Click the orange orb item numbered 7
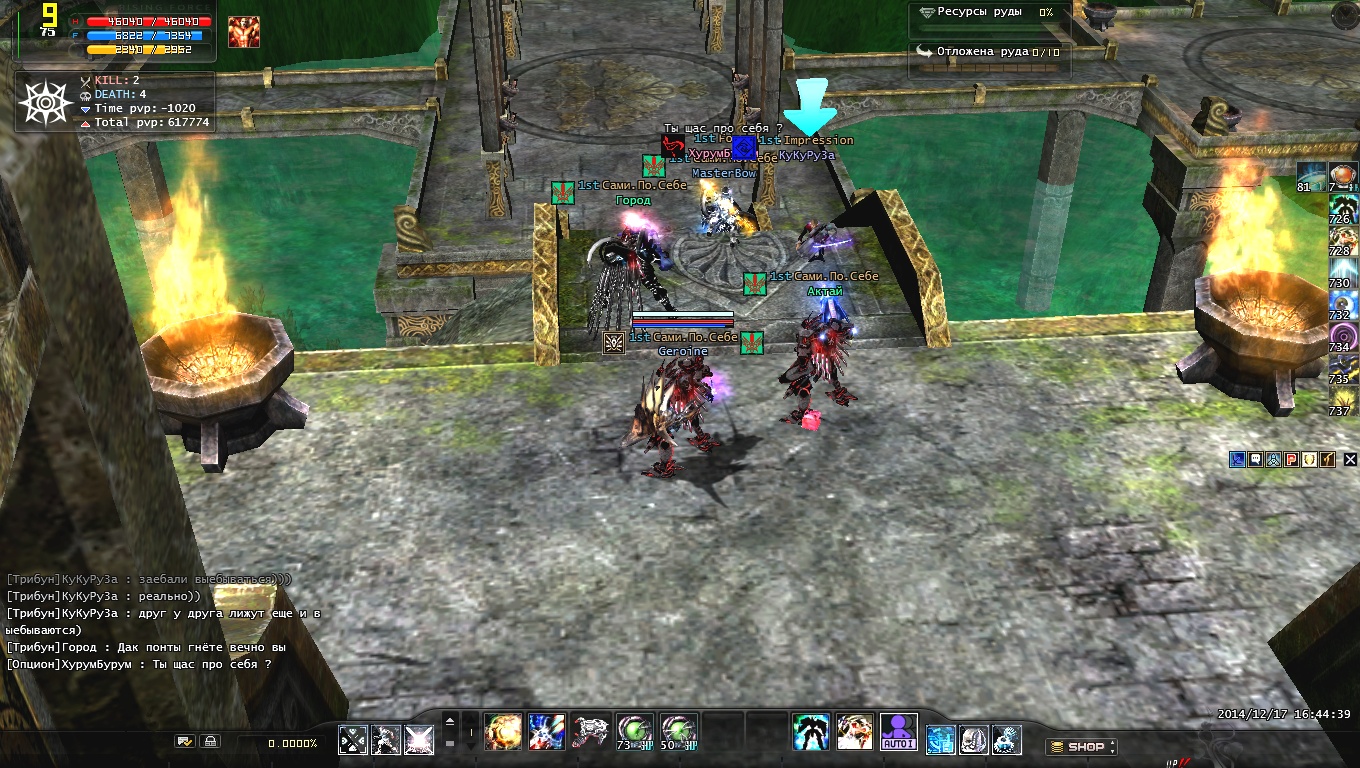The image size is (1360, 768). (1343, 176)
